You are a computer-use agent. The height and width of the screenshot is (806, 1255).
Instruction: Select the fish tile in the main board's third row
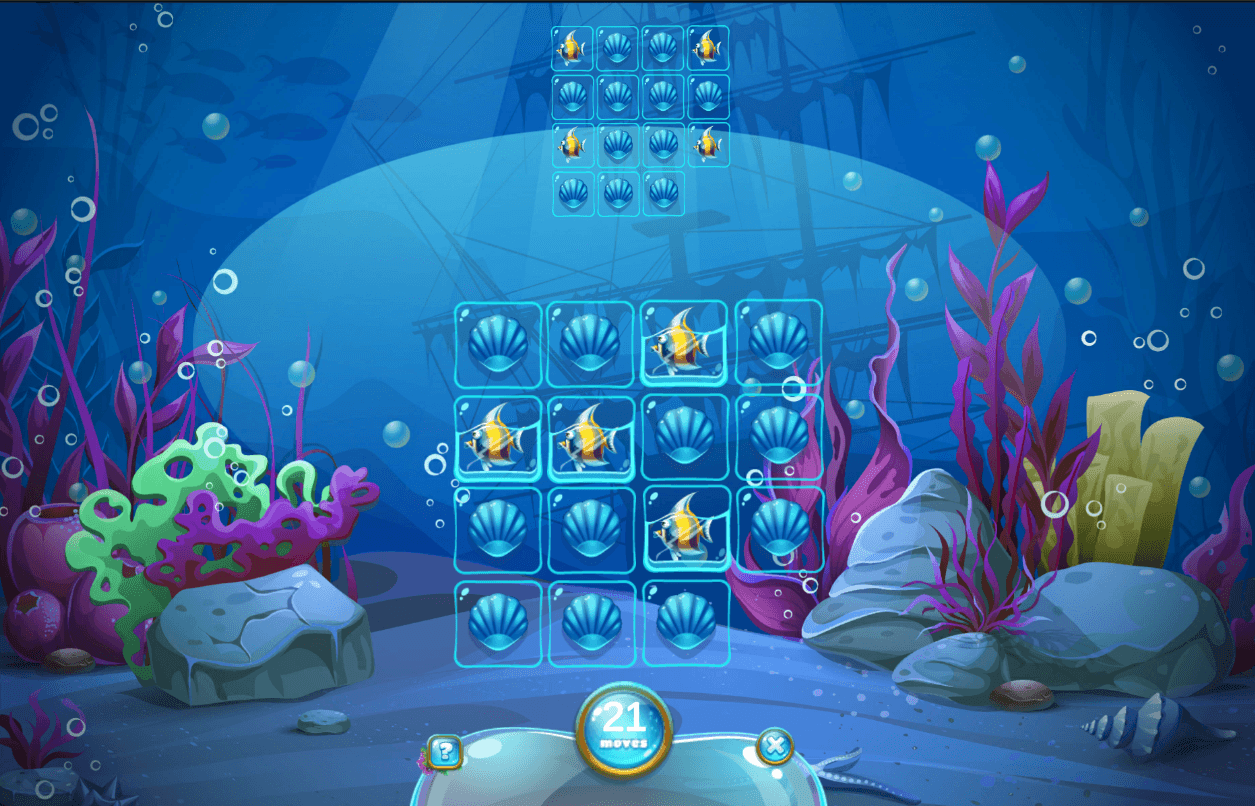tap(684, 530)
